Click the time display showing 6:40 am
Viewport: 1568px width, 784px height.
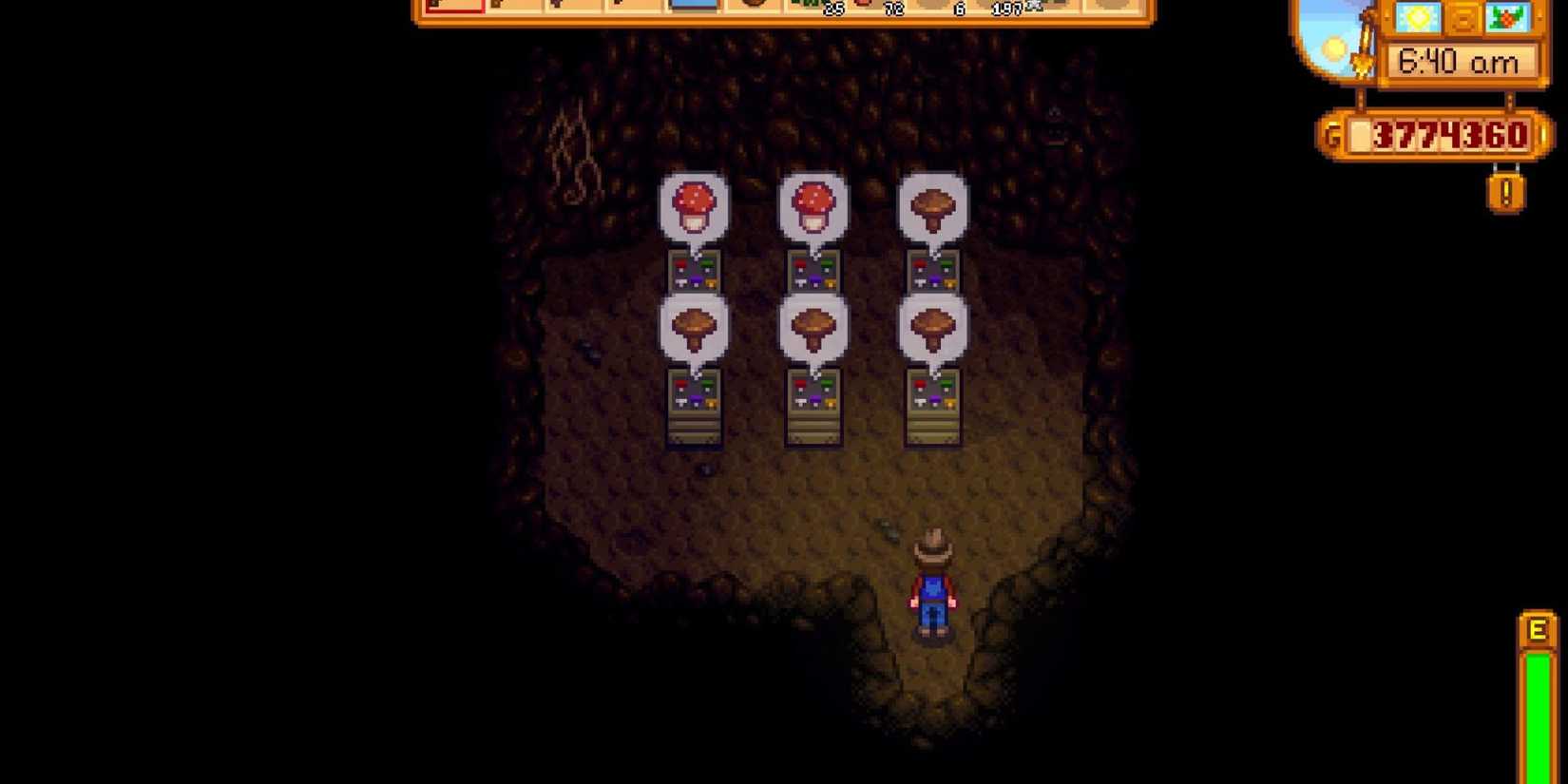click(x=1459, y=60)
